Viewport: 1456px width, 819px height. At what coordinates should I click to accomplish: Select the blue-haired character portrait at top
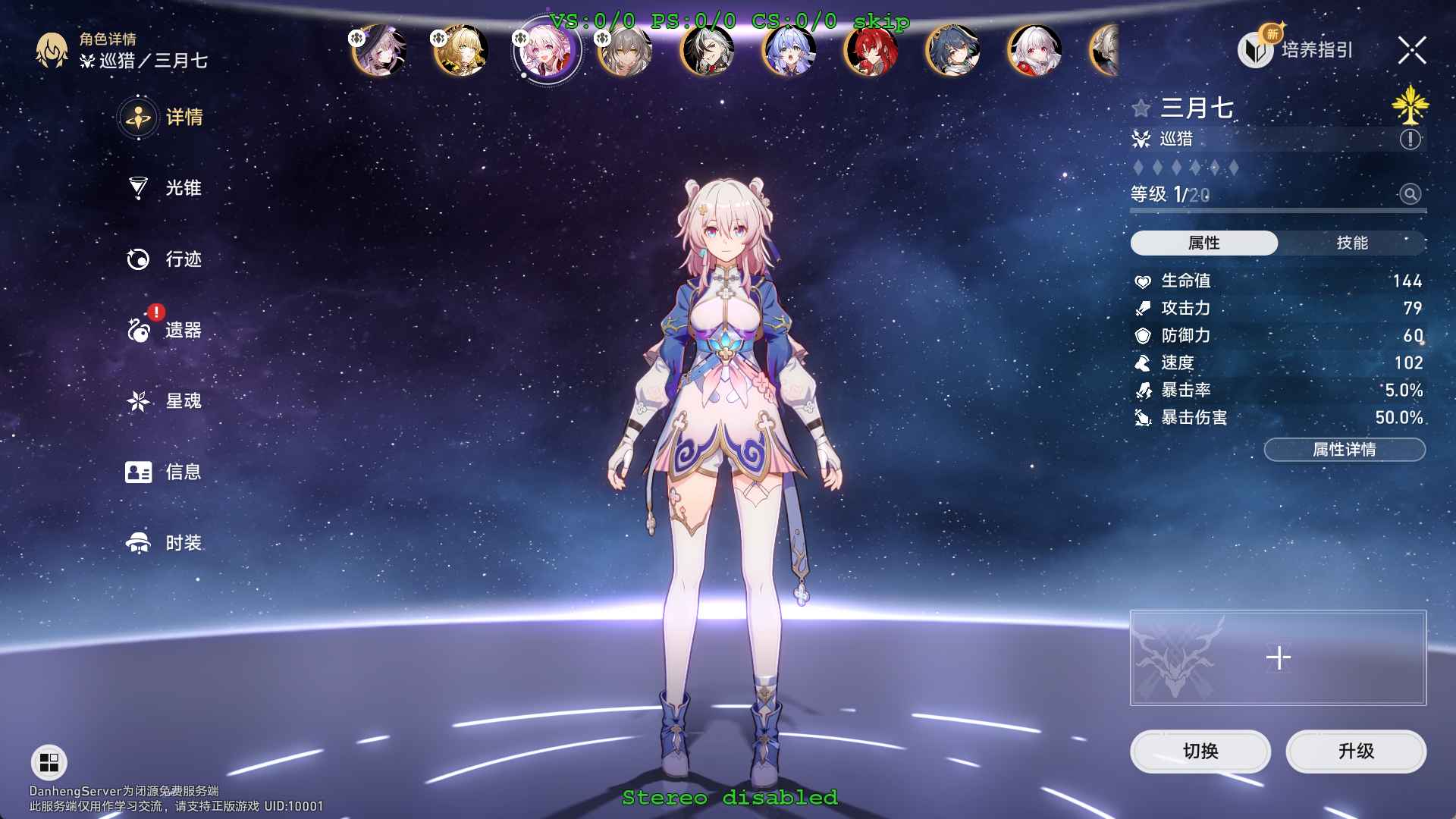(789, 51)
